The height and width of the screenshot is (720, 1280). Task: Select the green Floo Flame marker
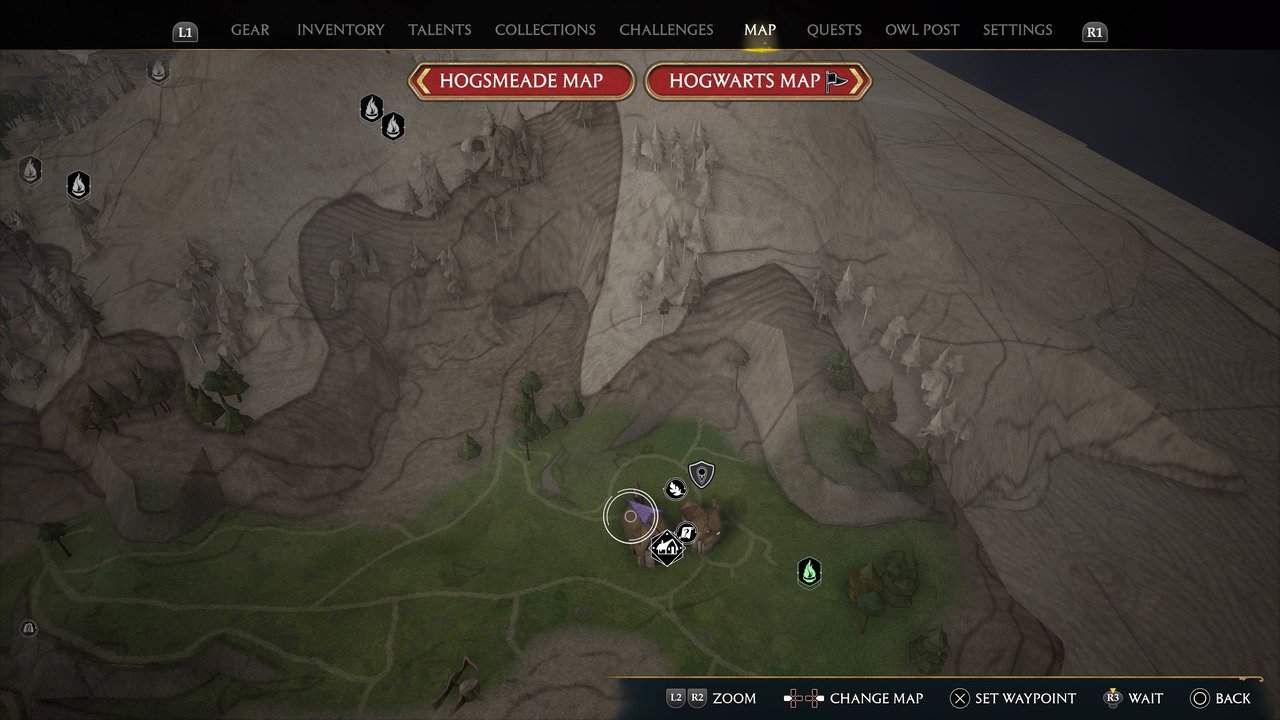coord(809,572)
